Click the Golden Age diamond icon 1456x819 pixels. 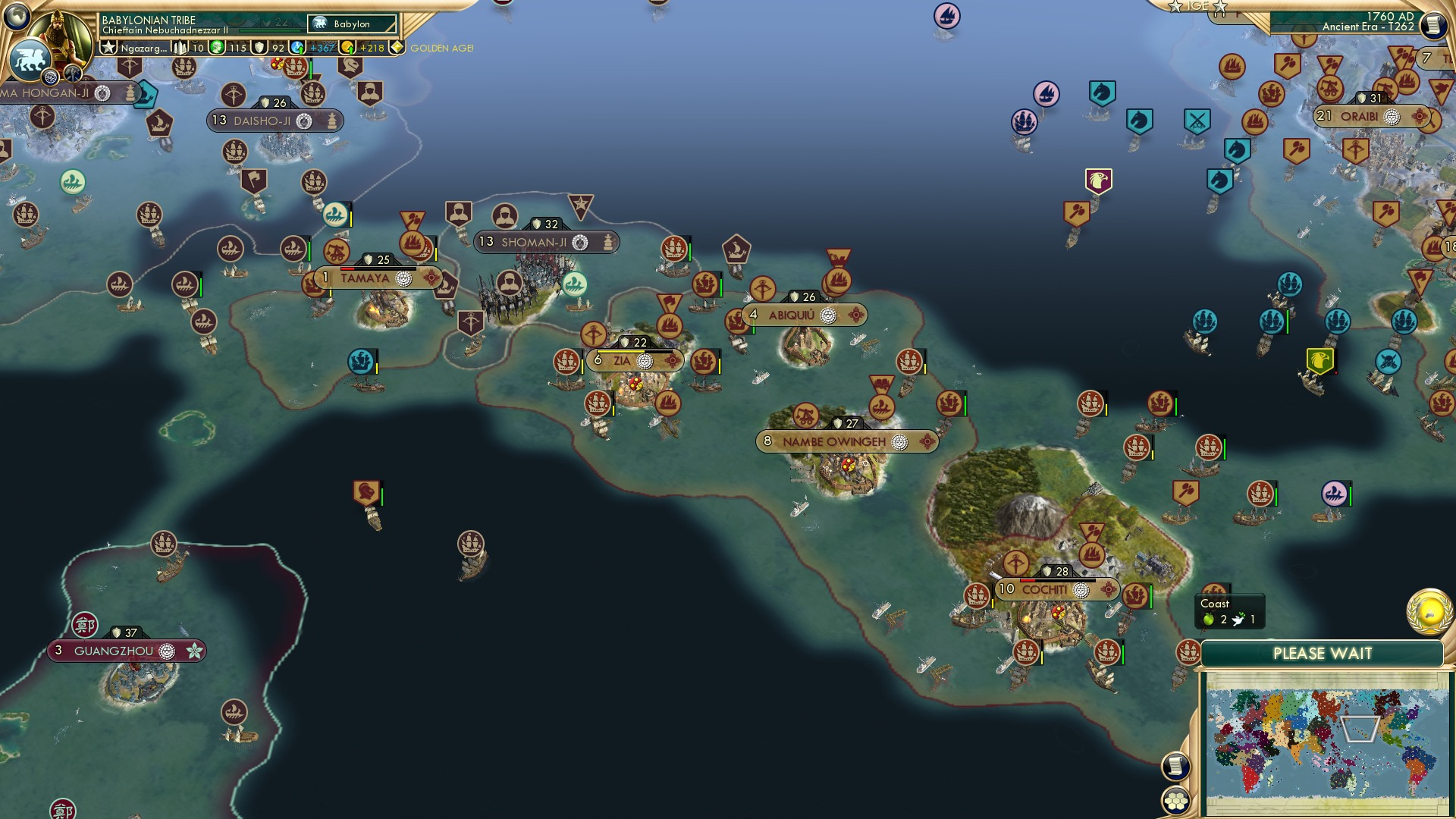point(396,48)
